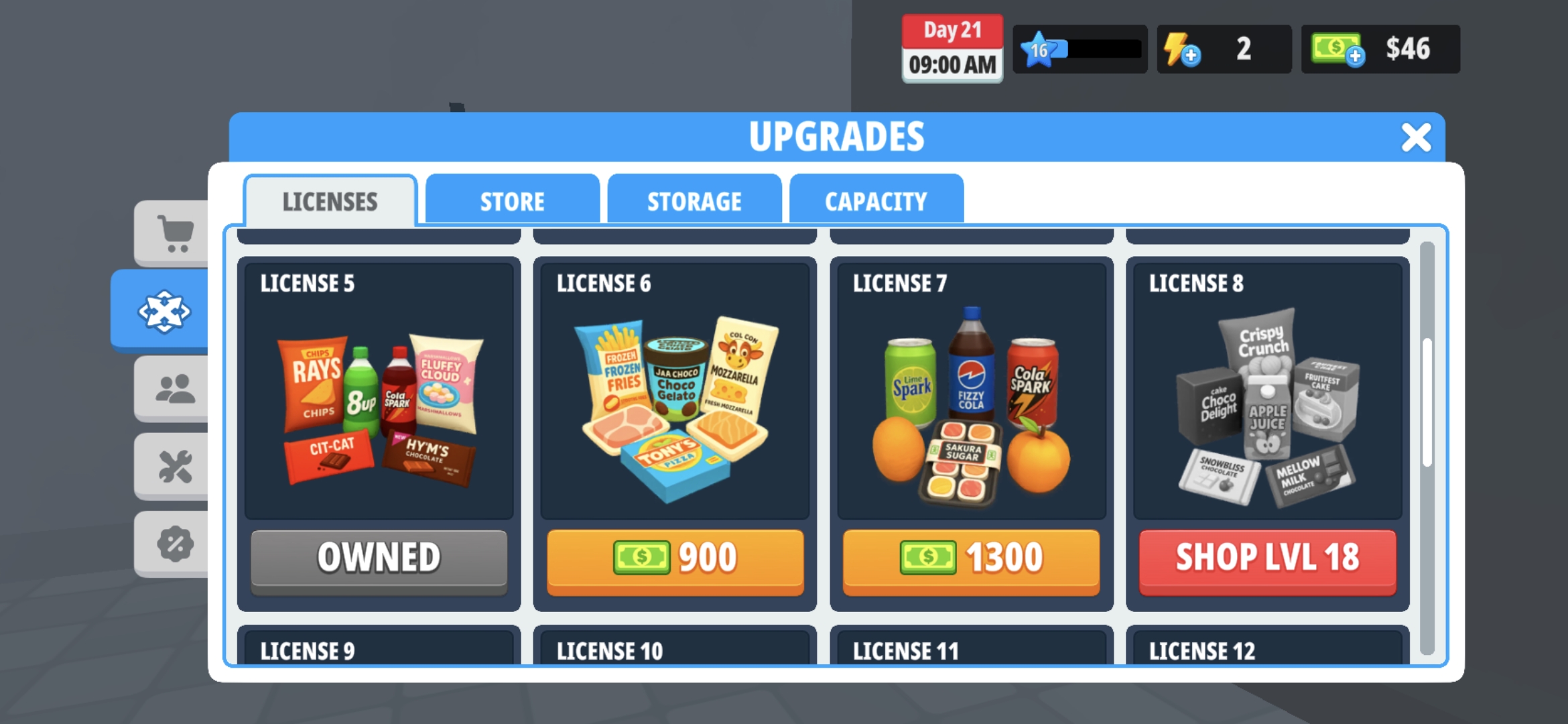This screenshot has width=1568, height=724.
Task: Select the level 16 star icon
Action: (1038, 49)
